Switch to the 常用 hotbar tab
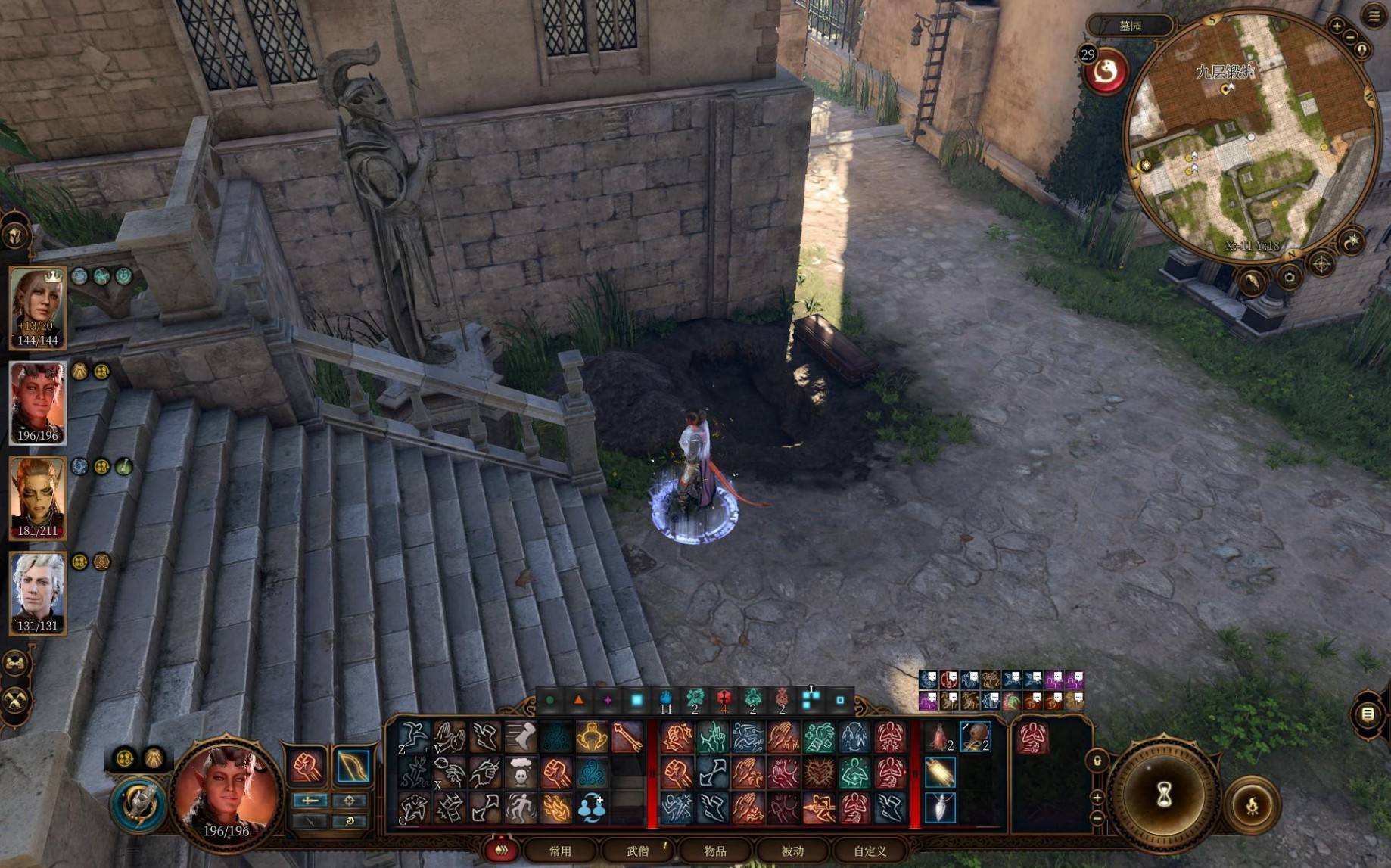This screenshot has height=868, width=1391. [x=560, y=851]
